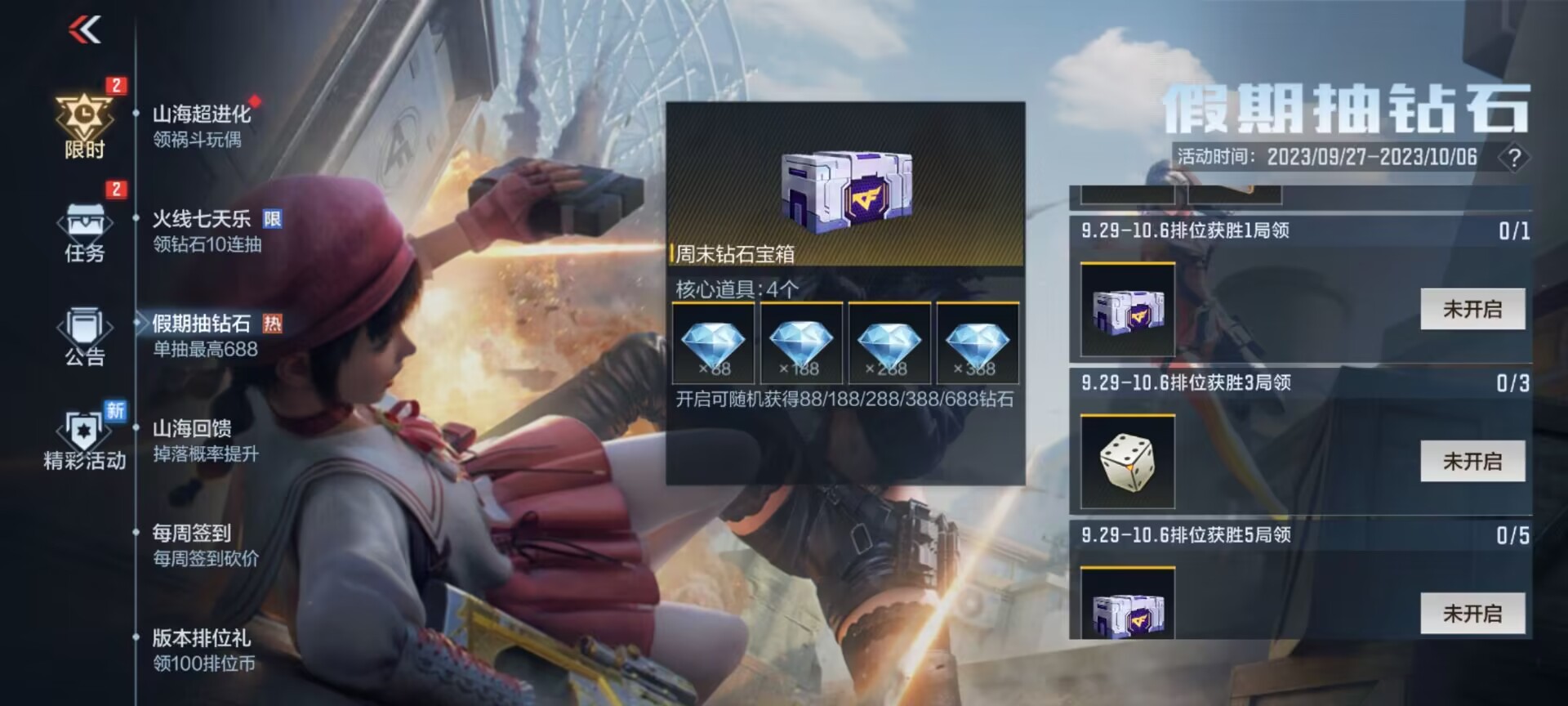Choose the 火线七天乐 event entry

(207, 230)
